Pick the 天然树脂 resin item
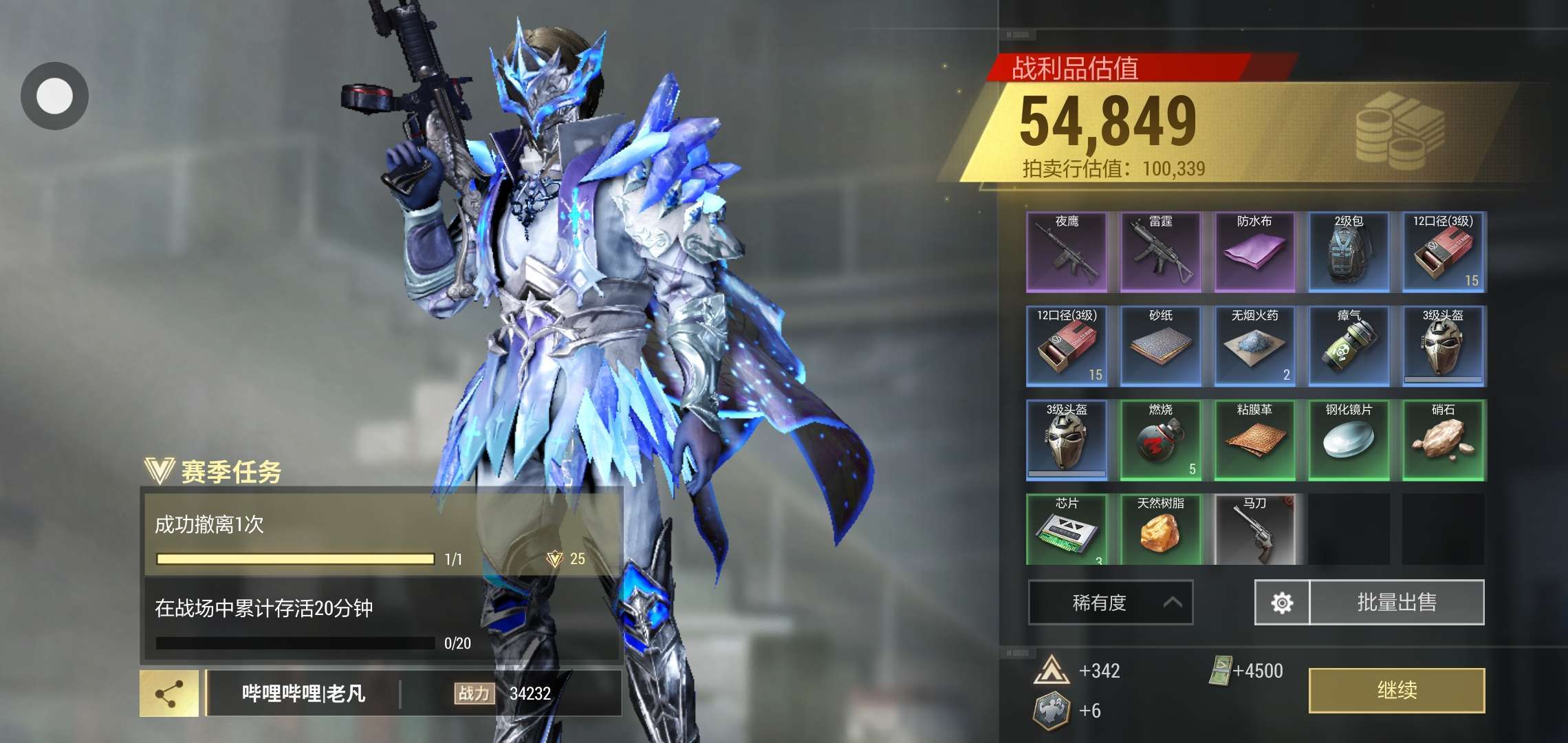This screenshot has height=743, width=1568. pyautogui.click(x=1161, y=530)
